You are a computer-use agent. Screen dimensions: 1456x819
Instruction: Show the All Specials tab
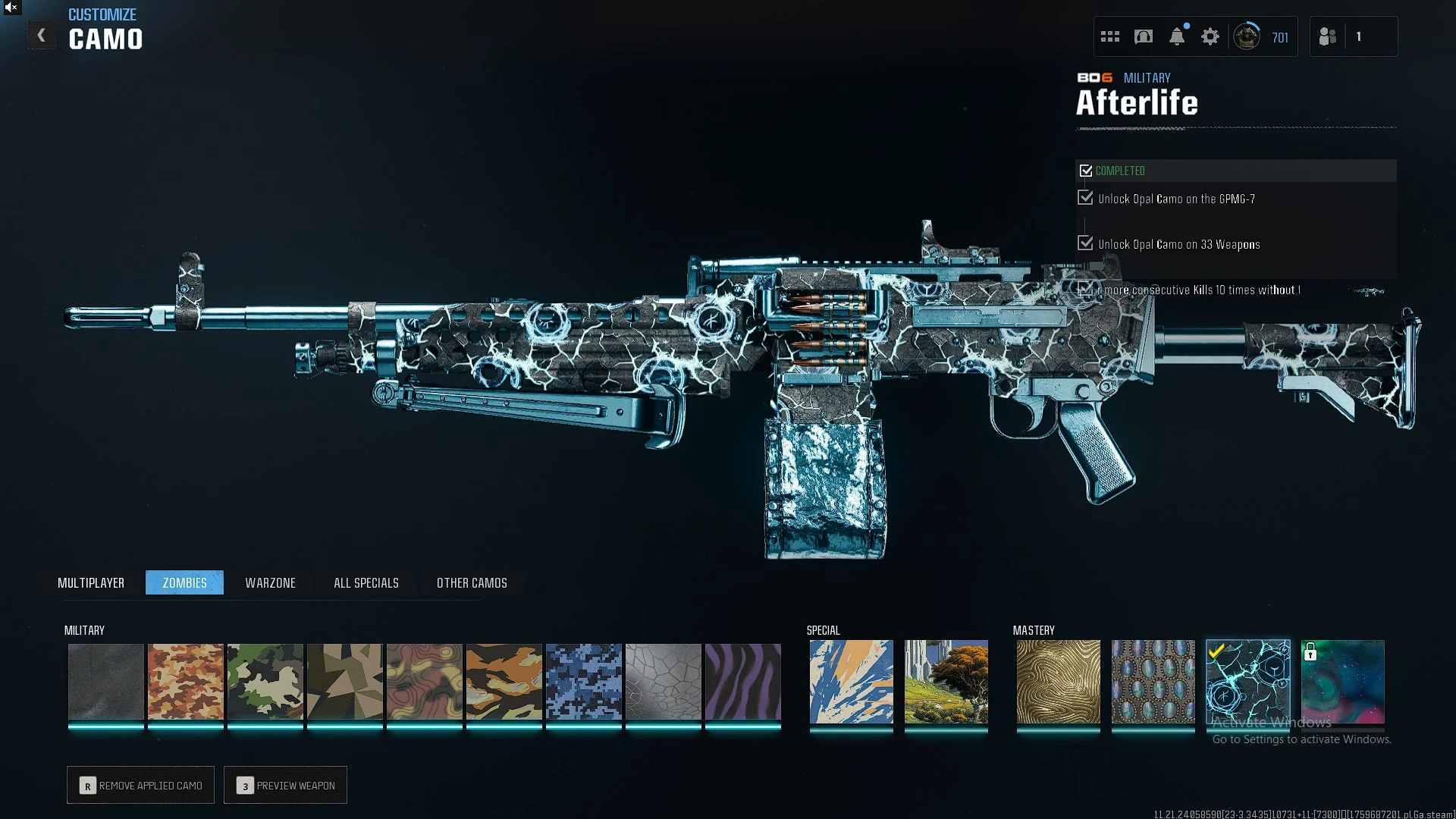[366, 582]
